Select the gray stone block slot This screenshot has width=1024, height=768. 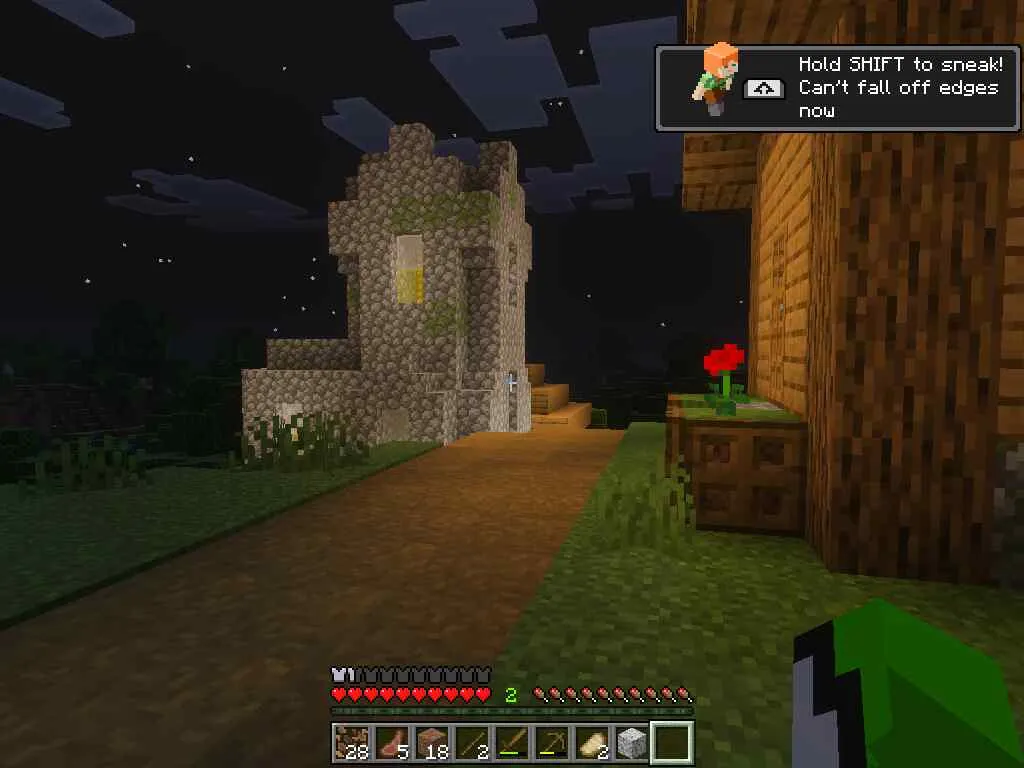(x=631, y=743)
